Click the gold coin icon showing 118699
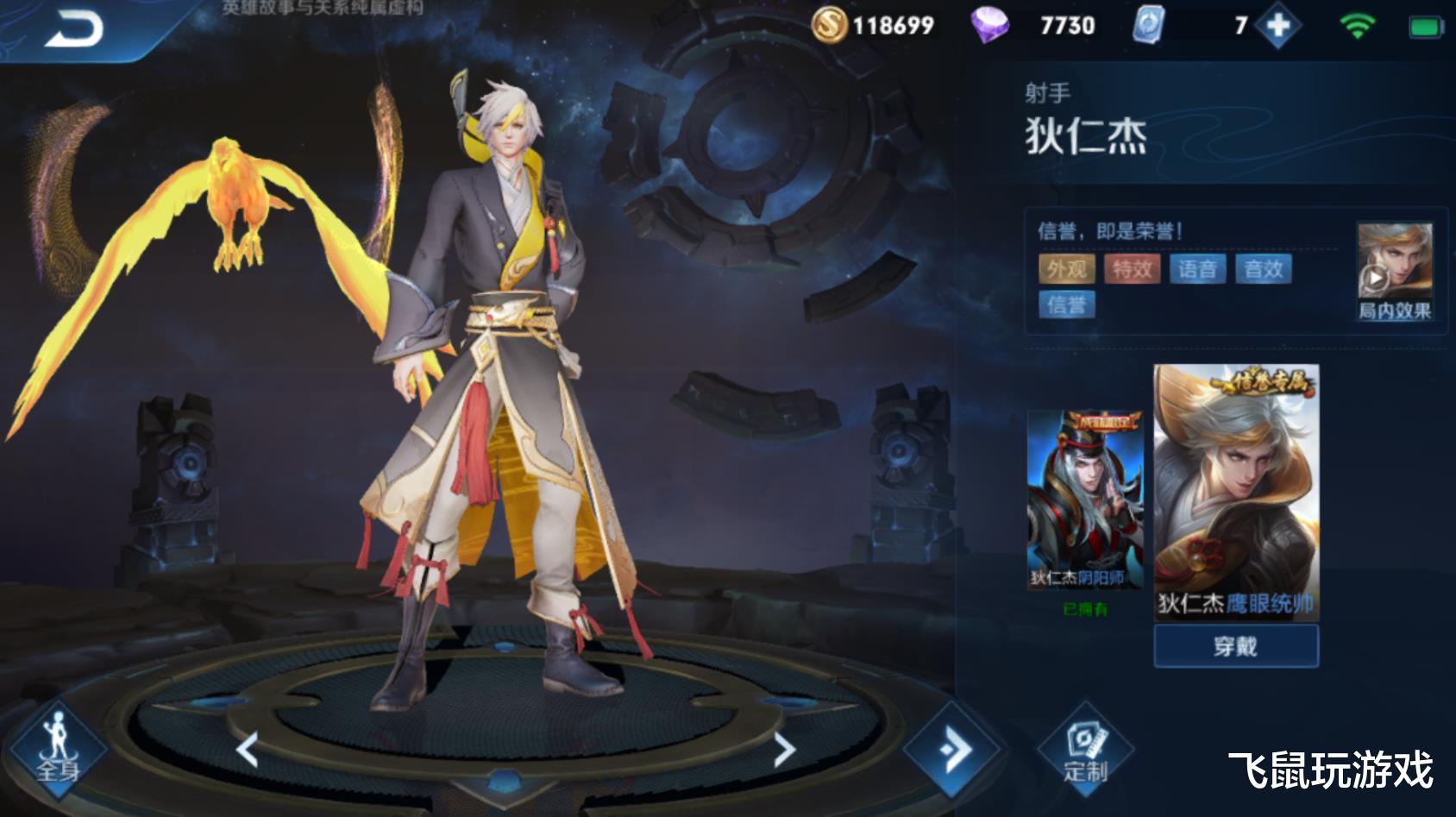This screenshot has width=1456, height=817. point(831,27)
